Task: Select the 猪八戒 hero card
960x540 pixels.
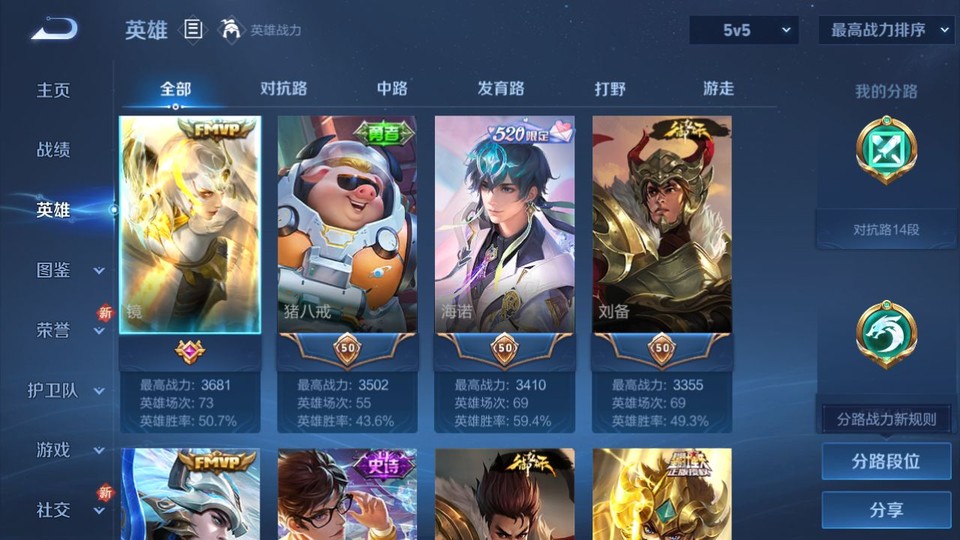Action: (x=346, y=225)
